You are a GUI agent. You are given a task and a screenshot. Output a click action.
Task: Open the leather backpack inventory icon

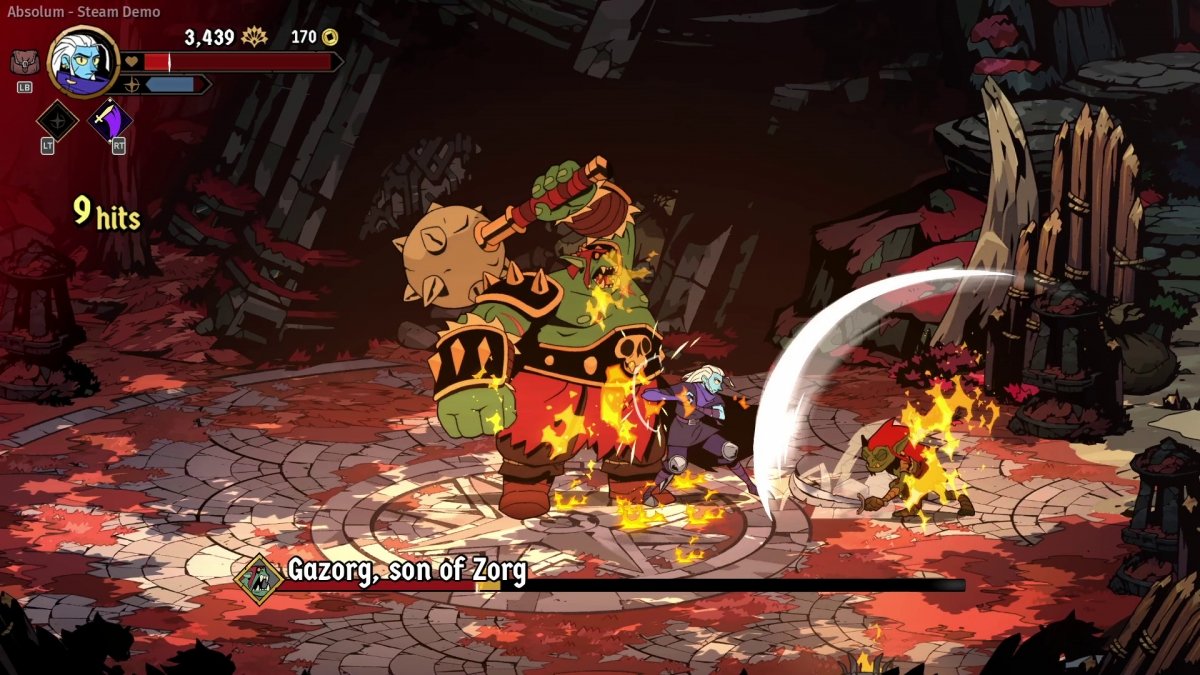click(x=25, y=62)
